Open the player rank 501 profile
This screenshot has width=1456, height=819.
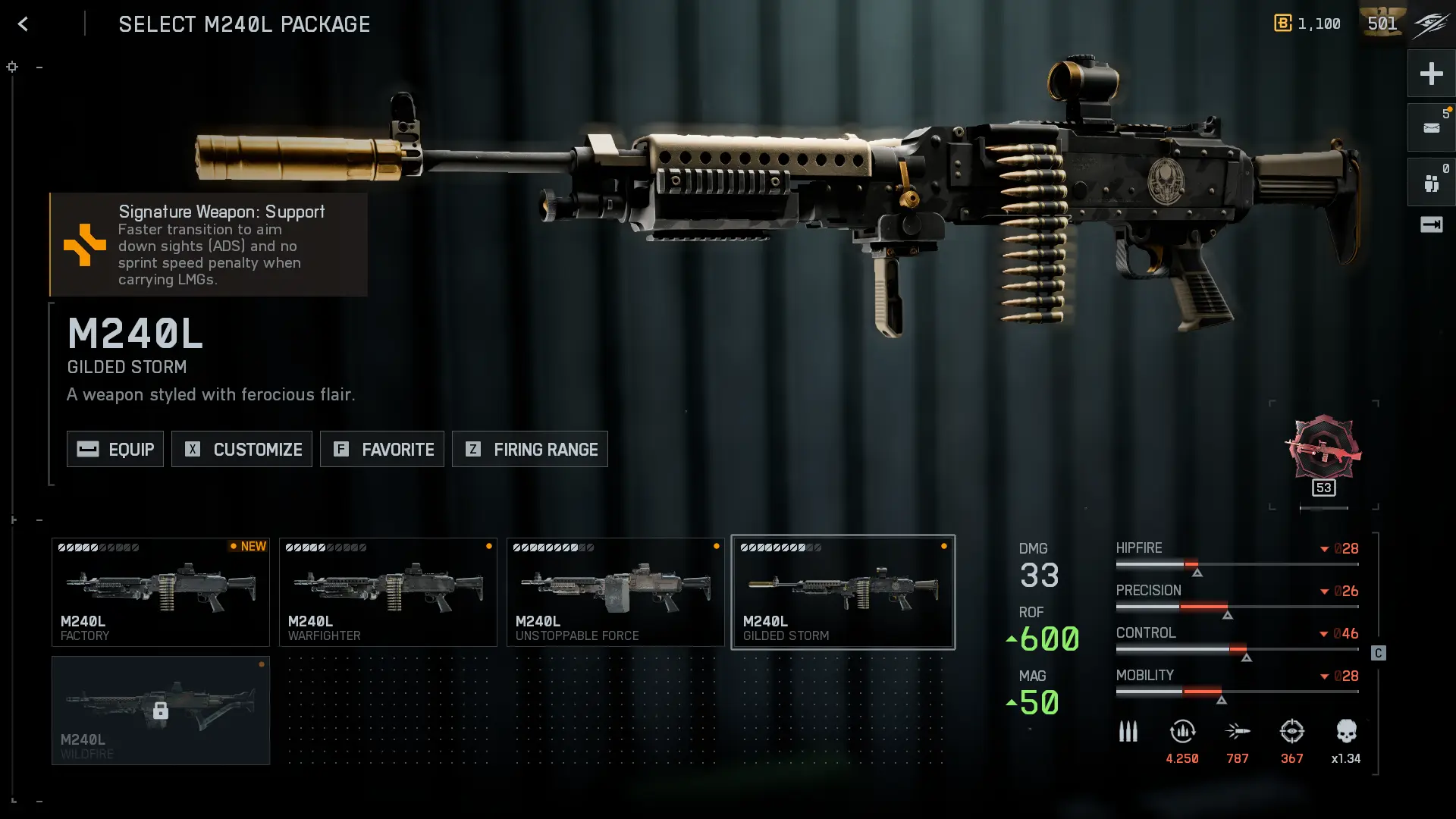1383,24
